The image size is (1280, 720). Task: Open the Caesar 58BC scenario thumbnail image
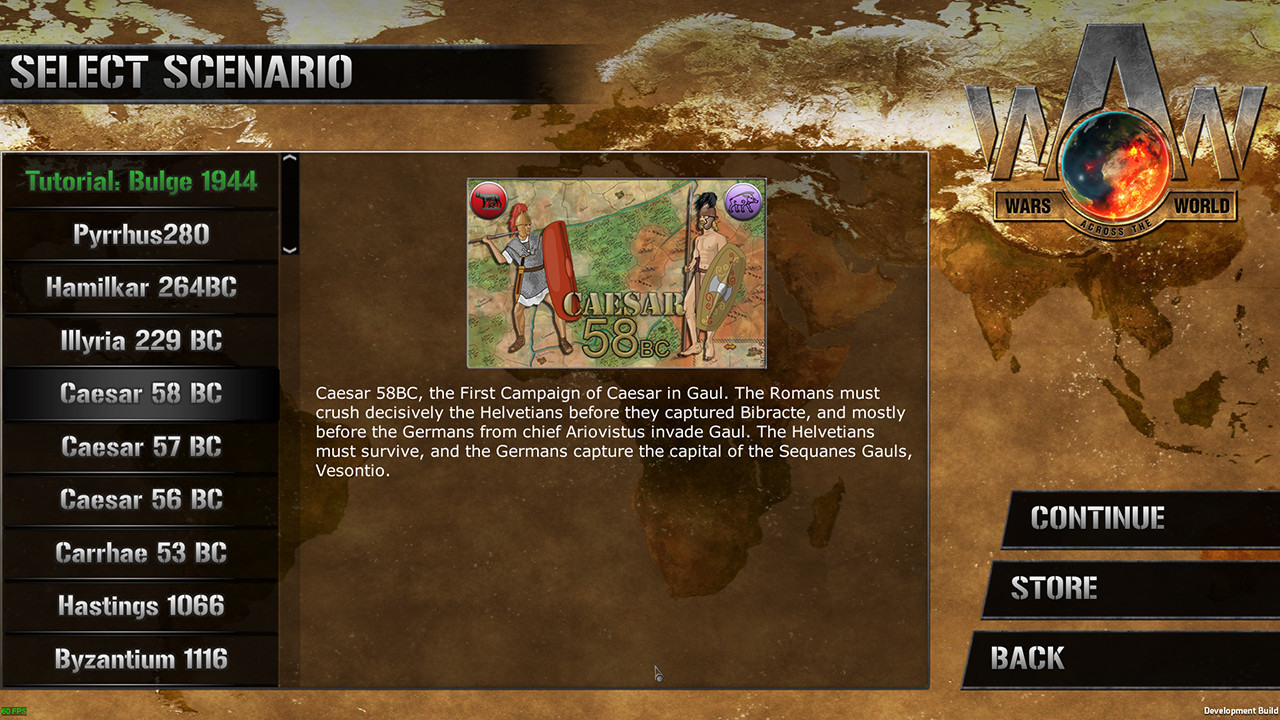click(616, 272)
